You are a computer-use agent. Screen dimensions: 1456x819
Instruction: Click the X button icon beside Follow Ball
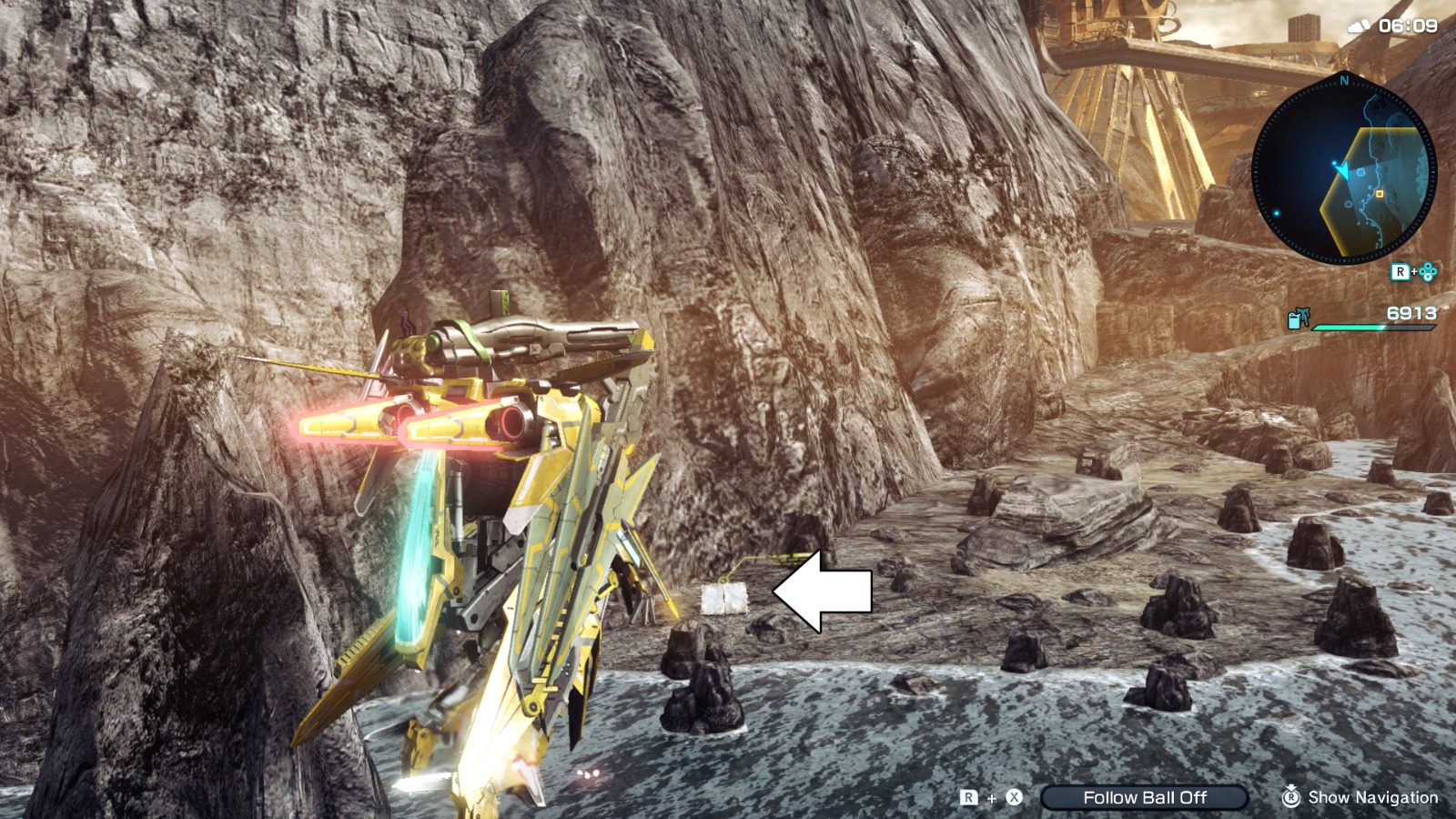point(1012,797)
